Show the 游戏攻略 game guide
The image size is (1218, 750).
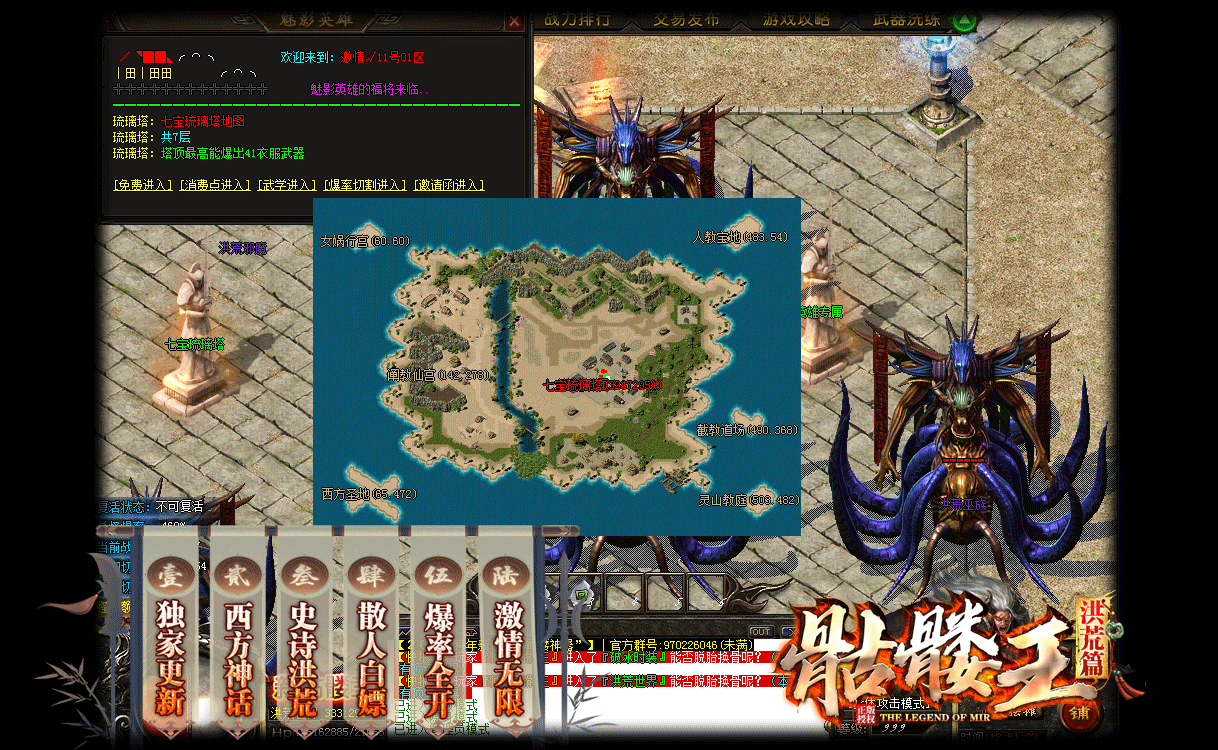coord(796,20)
